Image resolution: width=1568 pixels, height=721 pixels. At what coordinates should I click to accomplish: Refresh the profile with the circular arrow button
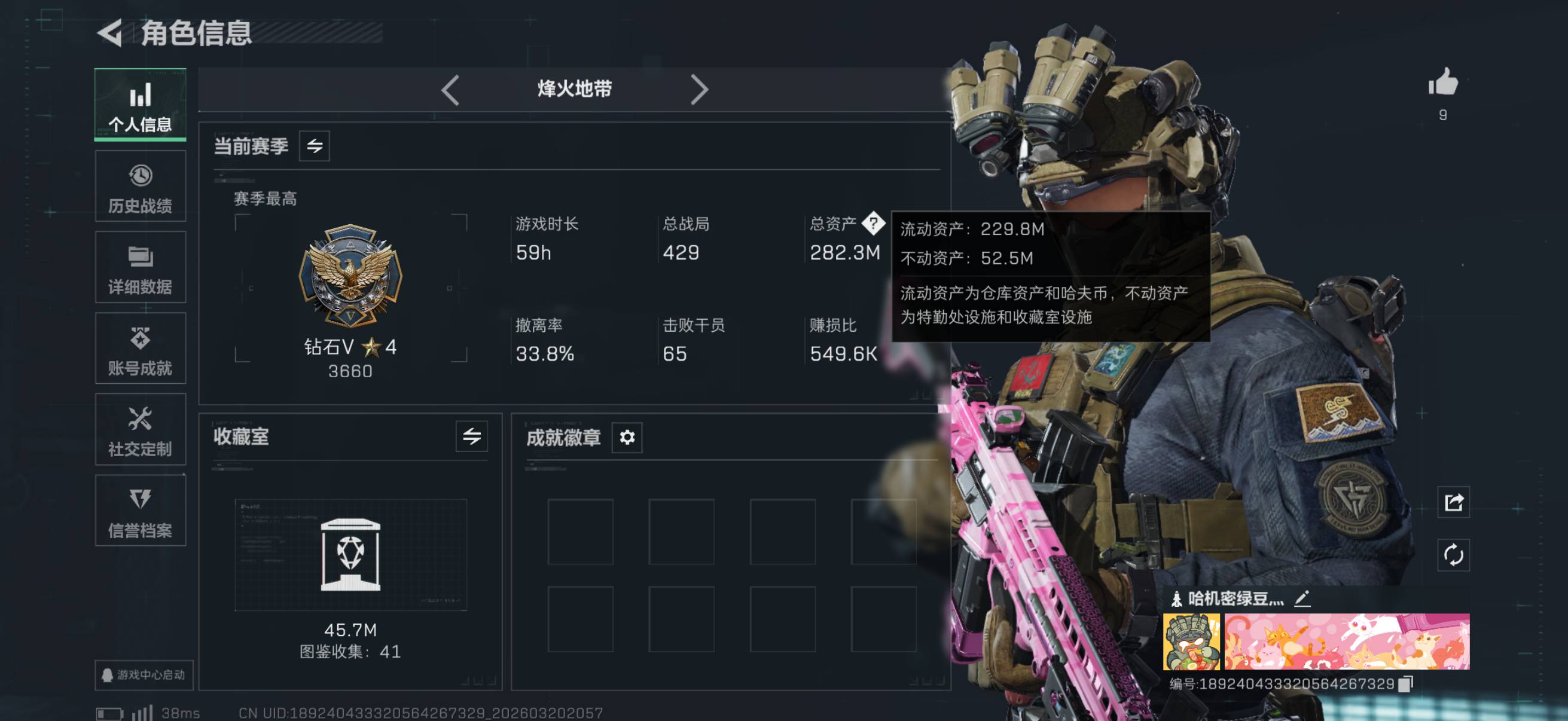(x=1453, y=555)
